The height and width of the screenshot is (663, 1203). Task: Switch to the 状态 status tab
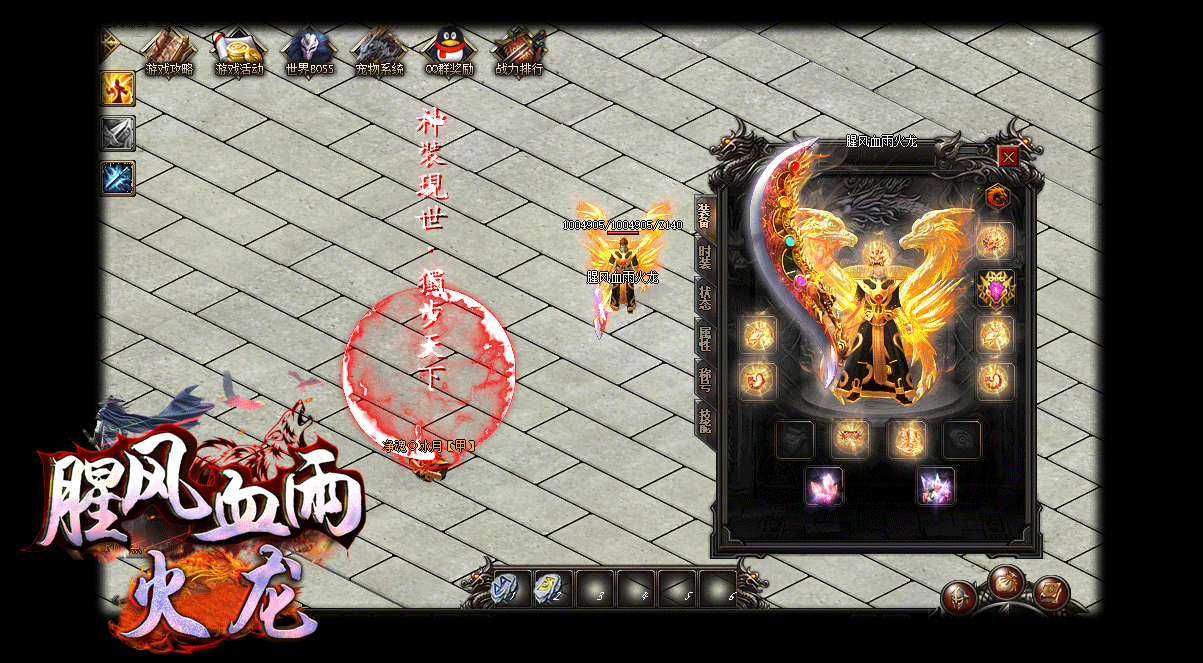pos(705,297)
